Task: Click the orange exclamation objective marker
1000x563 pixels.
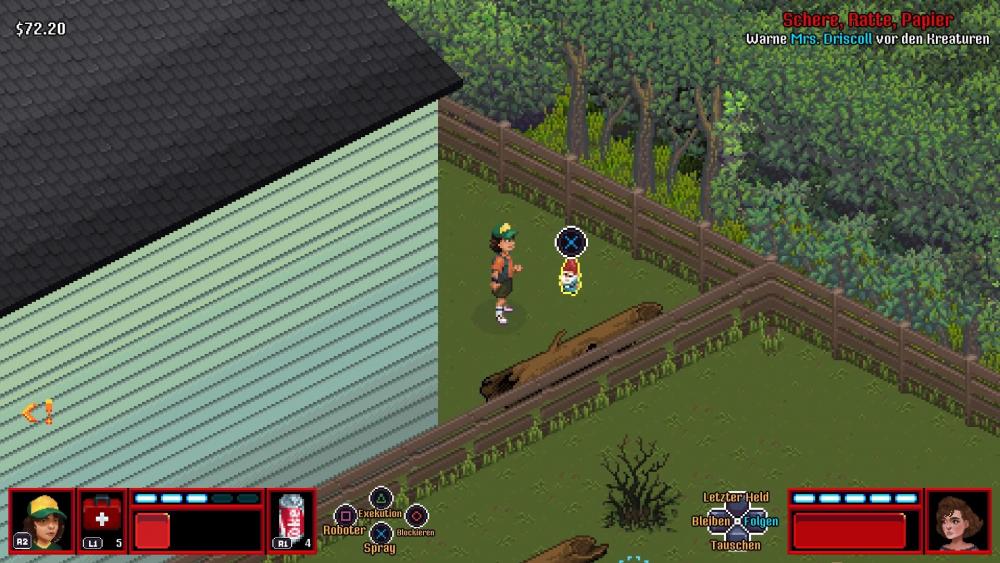Action: click(39, 411)
